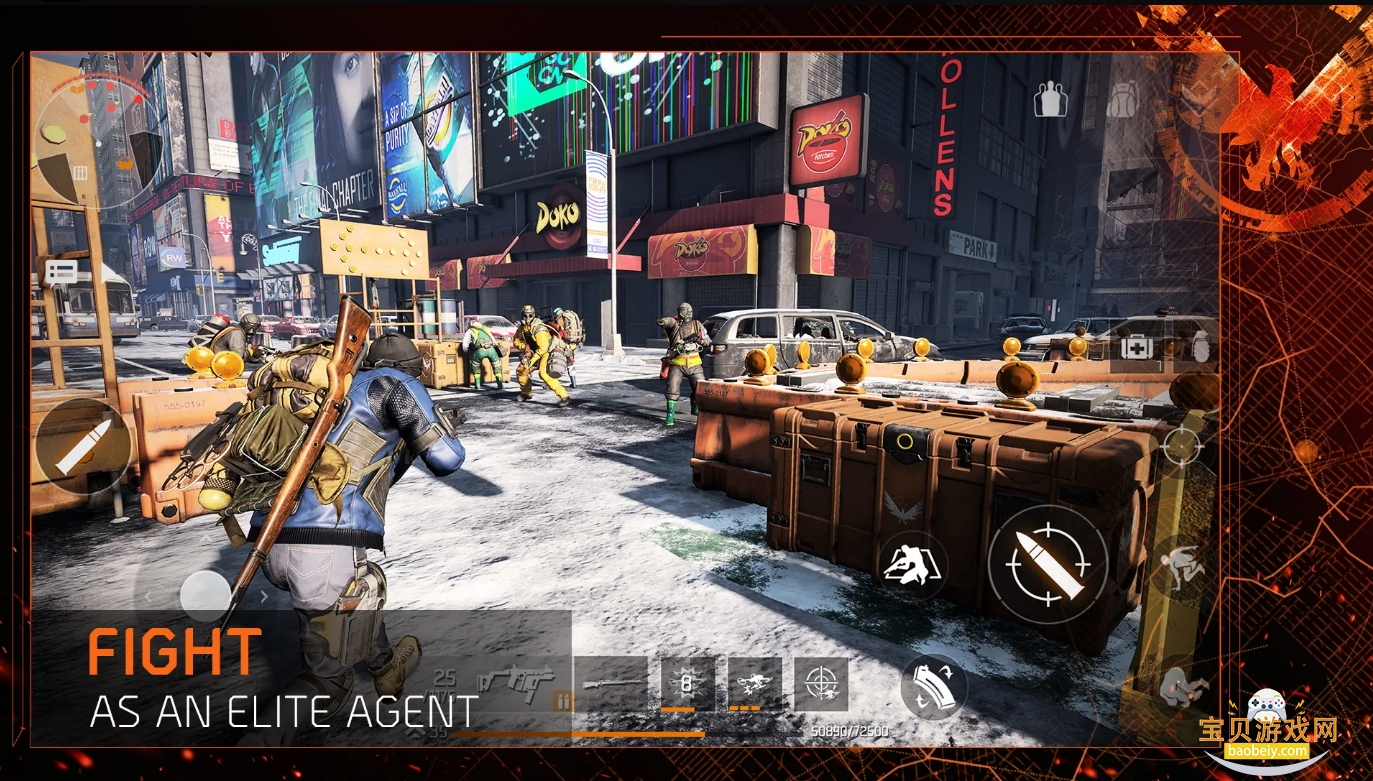Reload with the magazine button
Screen dimensions: 1373x781
pyautogui.click(x=933, y=687)
